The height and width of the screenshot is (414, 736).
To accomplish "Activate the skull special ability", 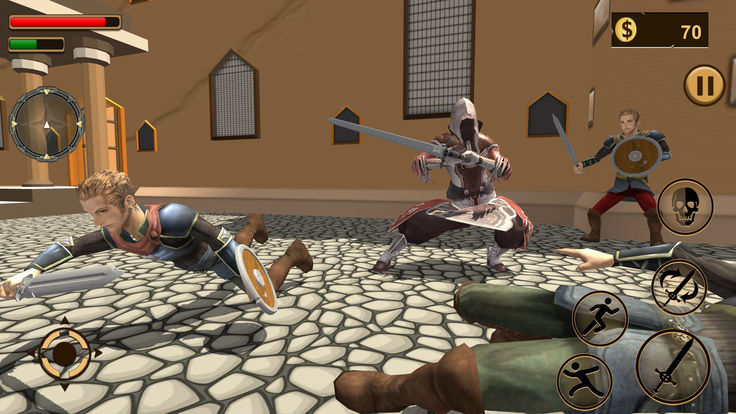I will (685, 207).
